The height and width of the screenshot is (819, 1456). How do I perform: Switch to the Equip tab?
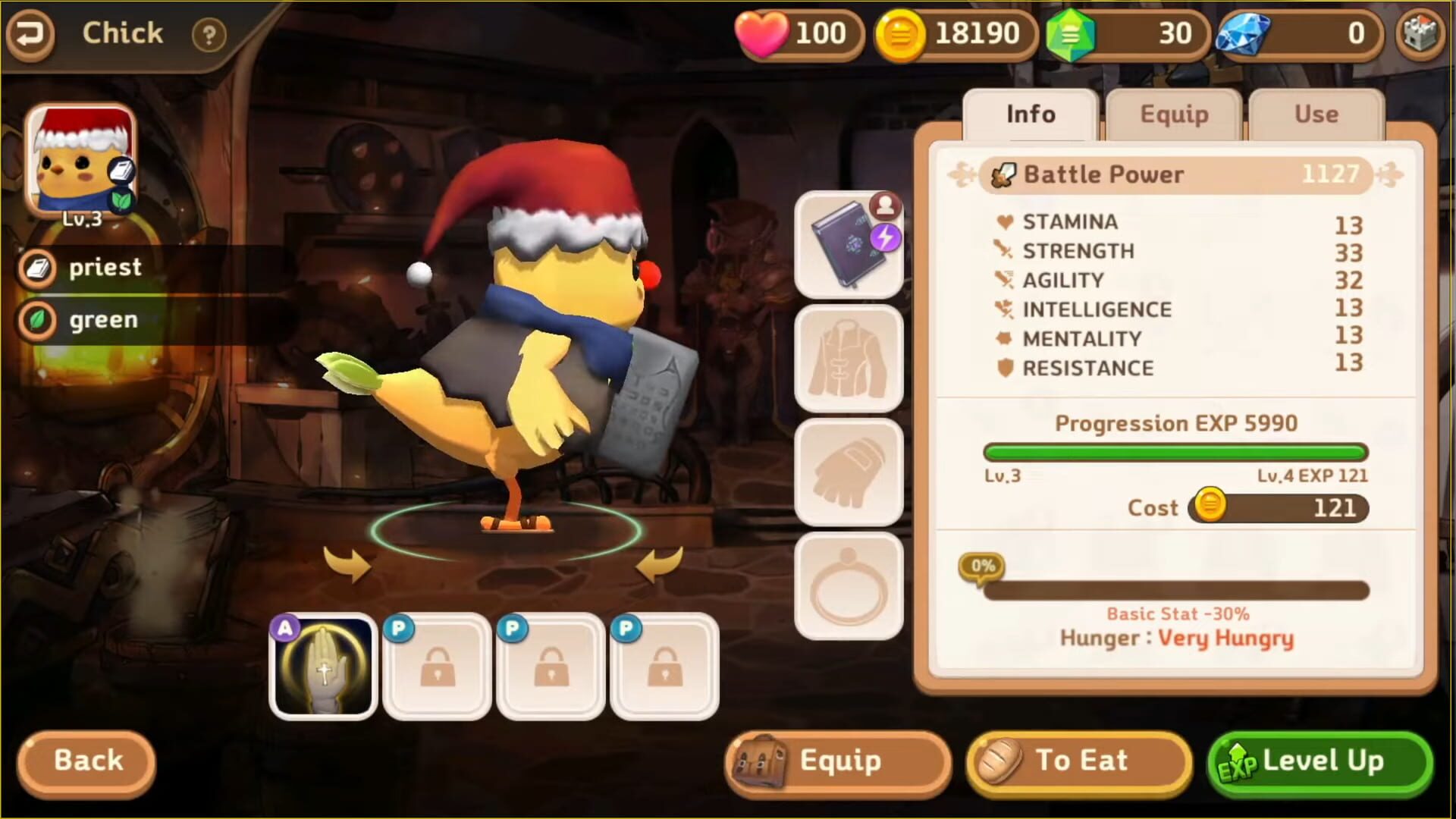(x=1172, y=115)
